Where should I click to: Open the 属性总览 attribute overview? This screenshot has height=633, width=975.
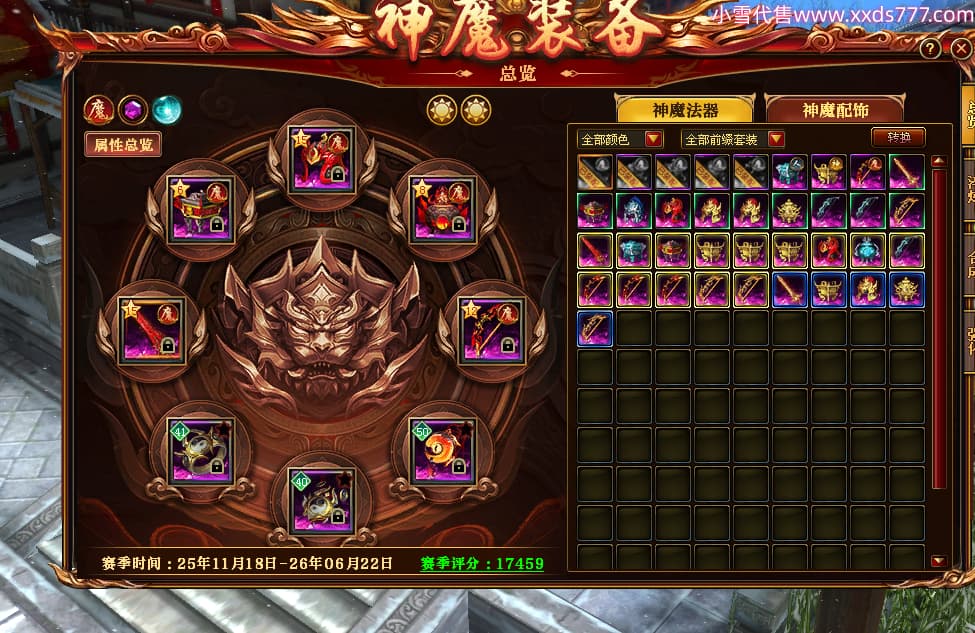tap(123, 144)
